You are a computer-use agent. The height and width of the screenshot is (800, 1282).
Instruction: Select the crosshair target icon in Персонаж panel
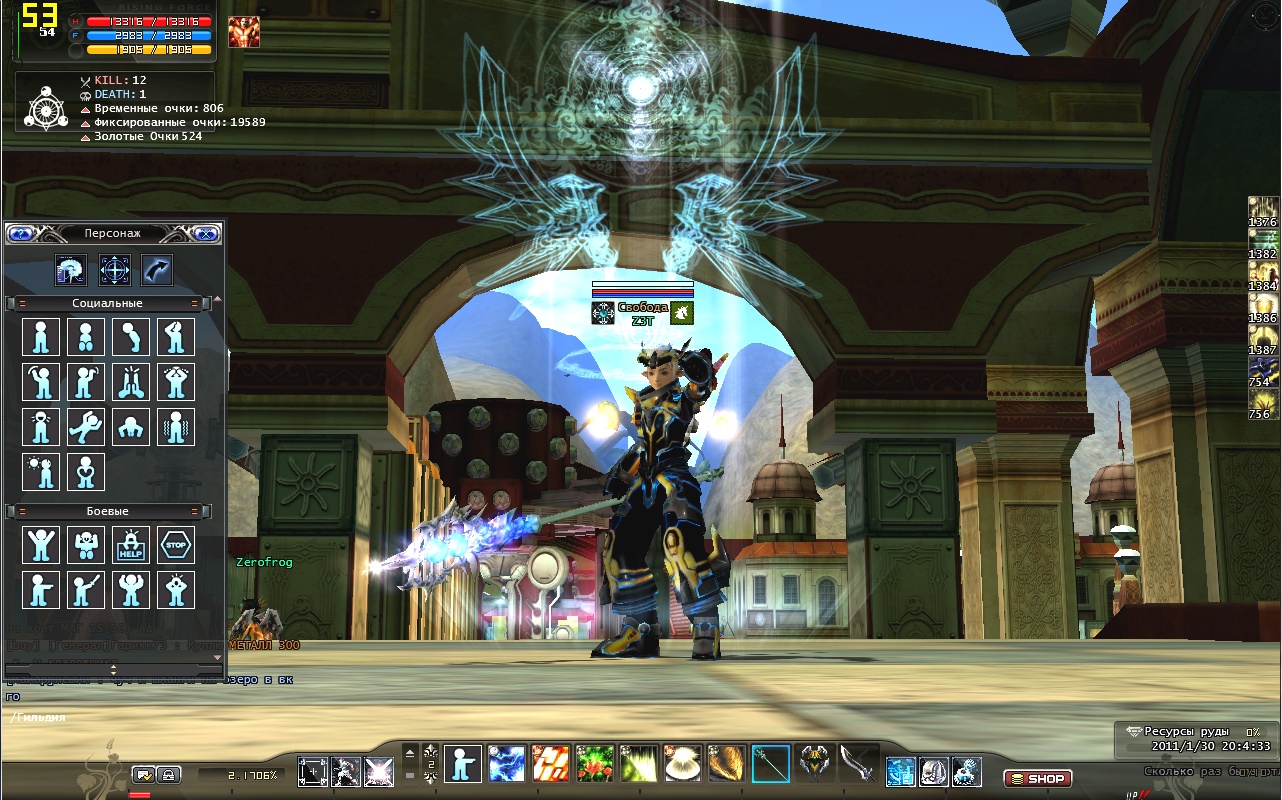115,269
